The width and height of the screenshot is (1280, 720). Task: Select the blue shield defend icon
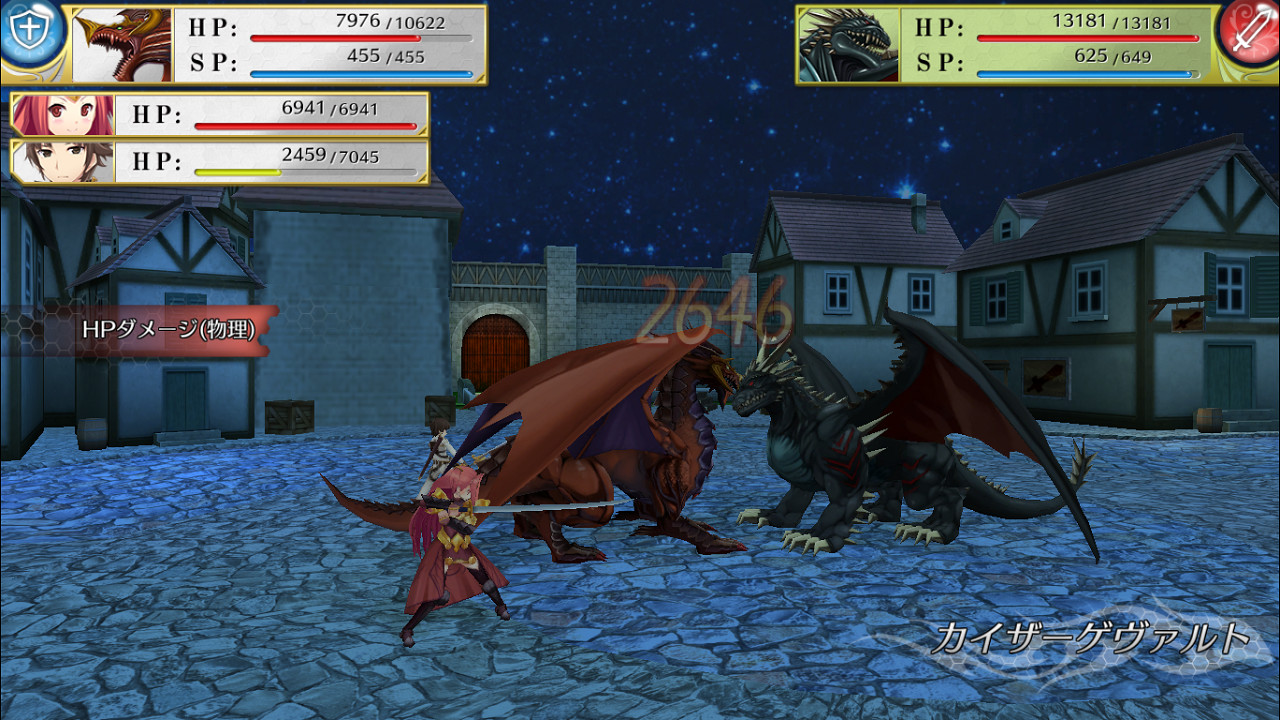click(30, 30)
